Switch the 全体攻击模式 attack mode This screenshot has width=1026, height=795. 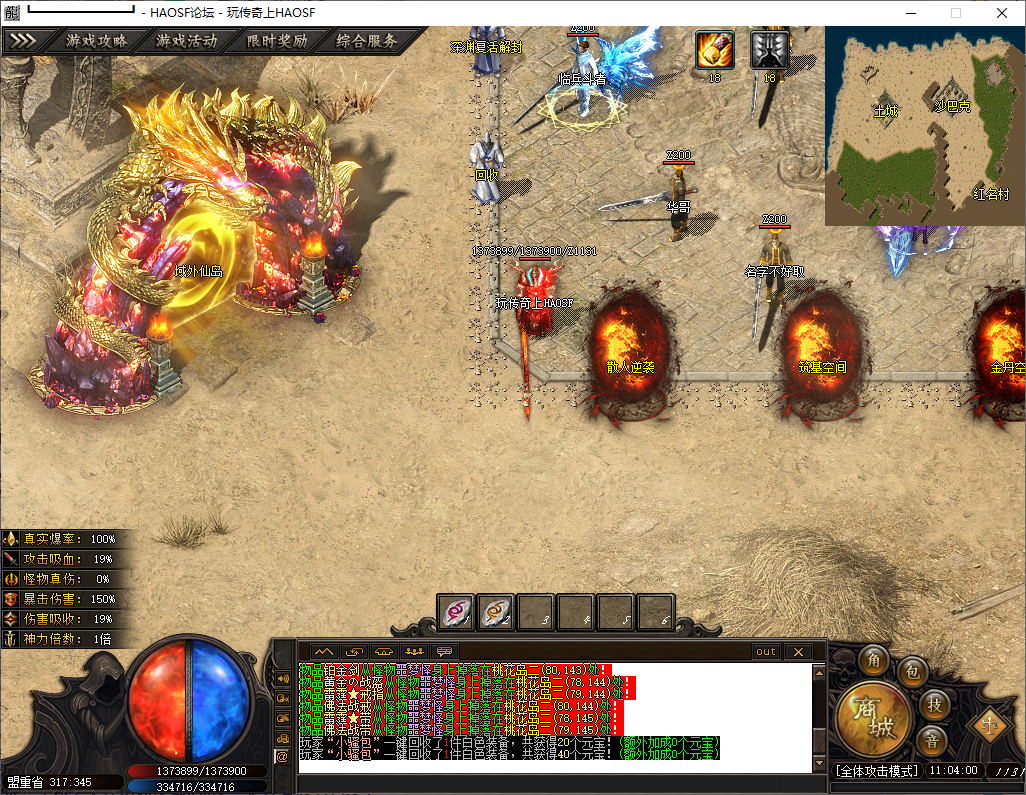tap(876, 771)
